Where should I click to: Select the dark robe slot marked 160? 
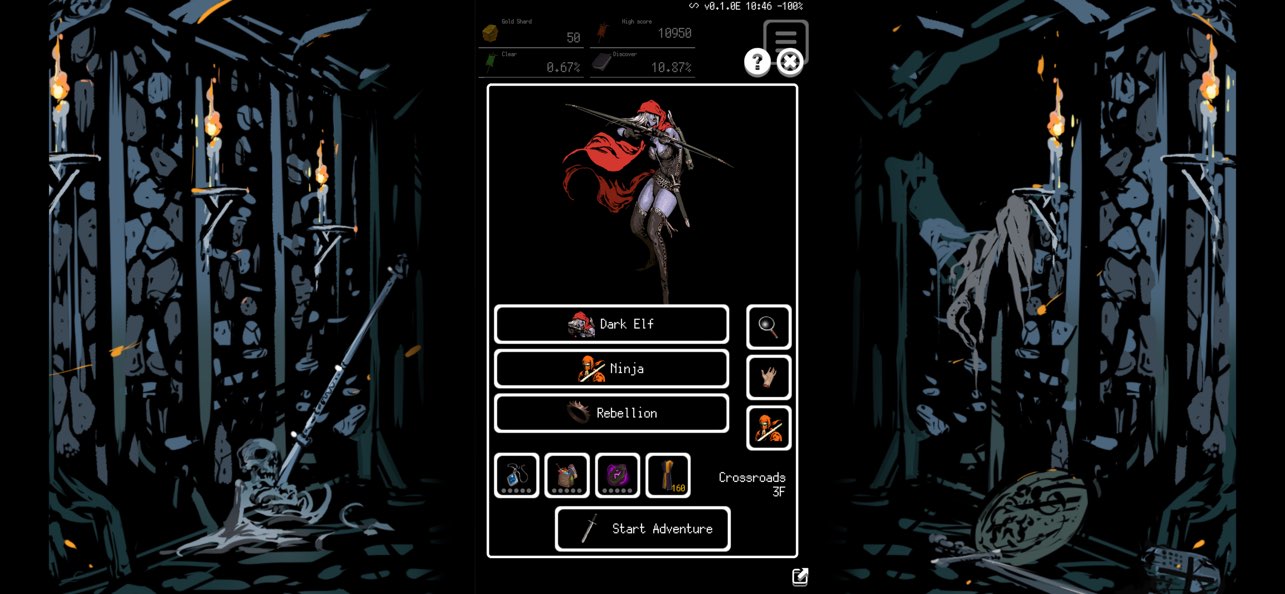(x=668, y=475)
